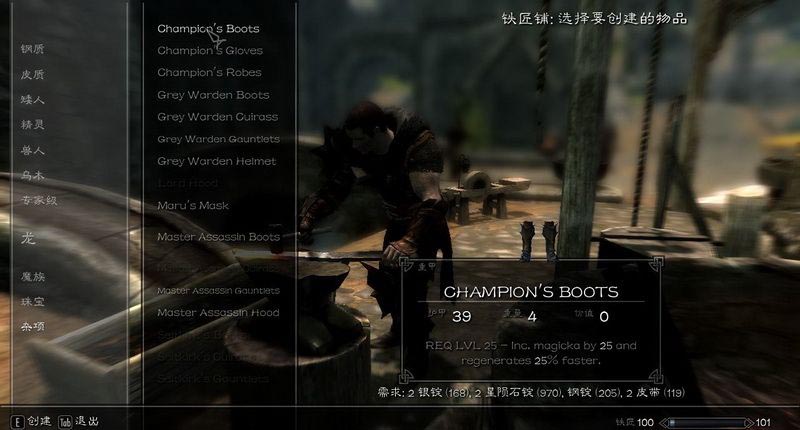Select Grey Warden Helmet
This screenshot has width=800, height=430.
[216, 161]
